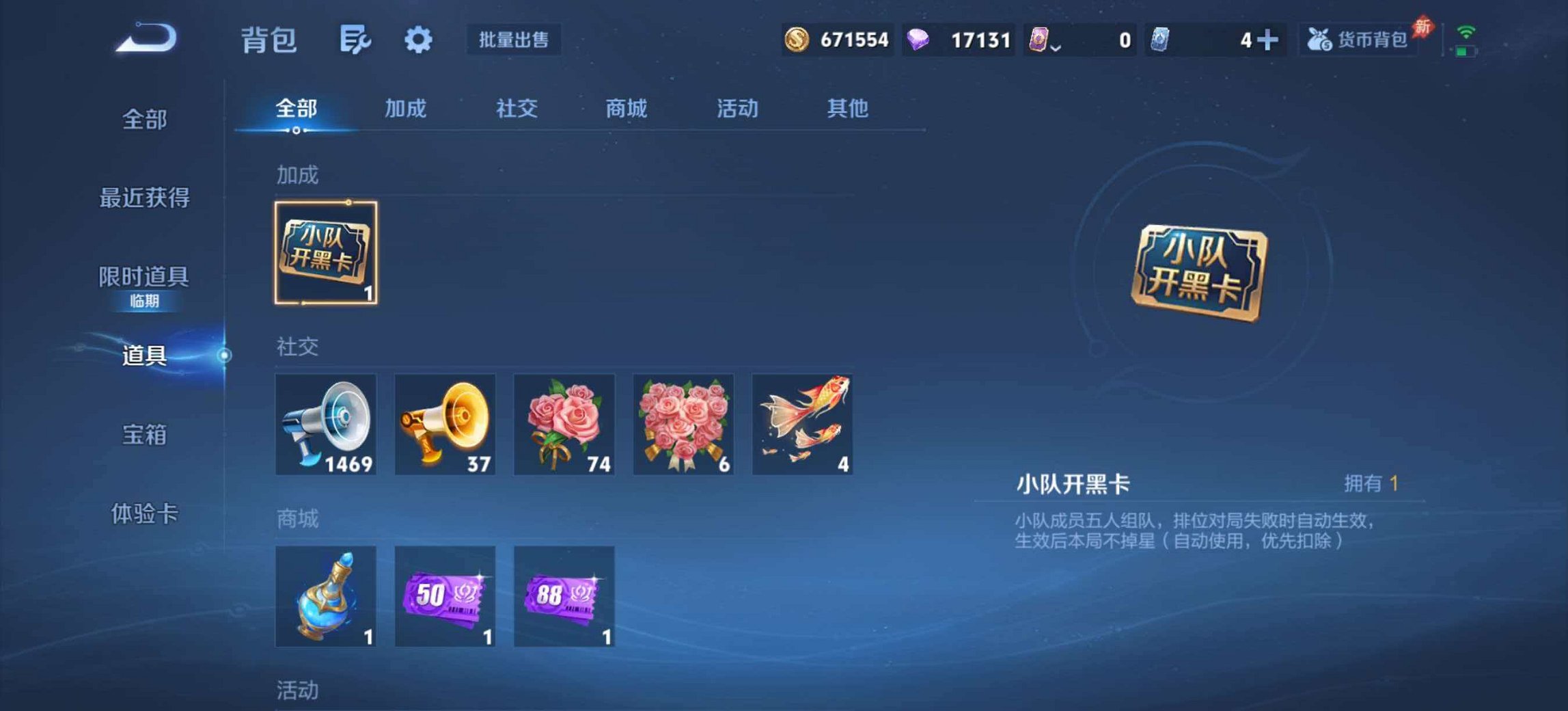Open the 其他 tab

click(x=847, y=108)
